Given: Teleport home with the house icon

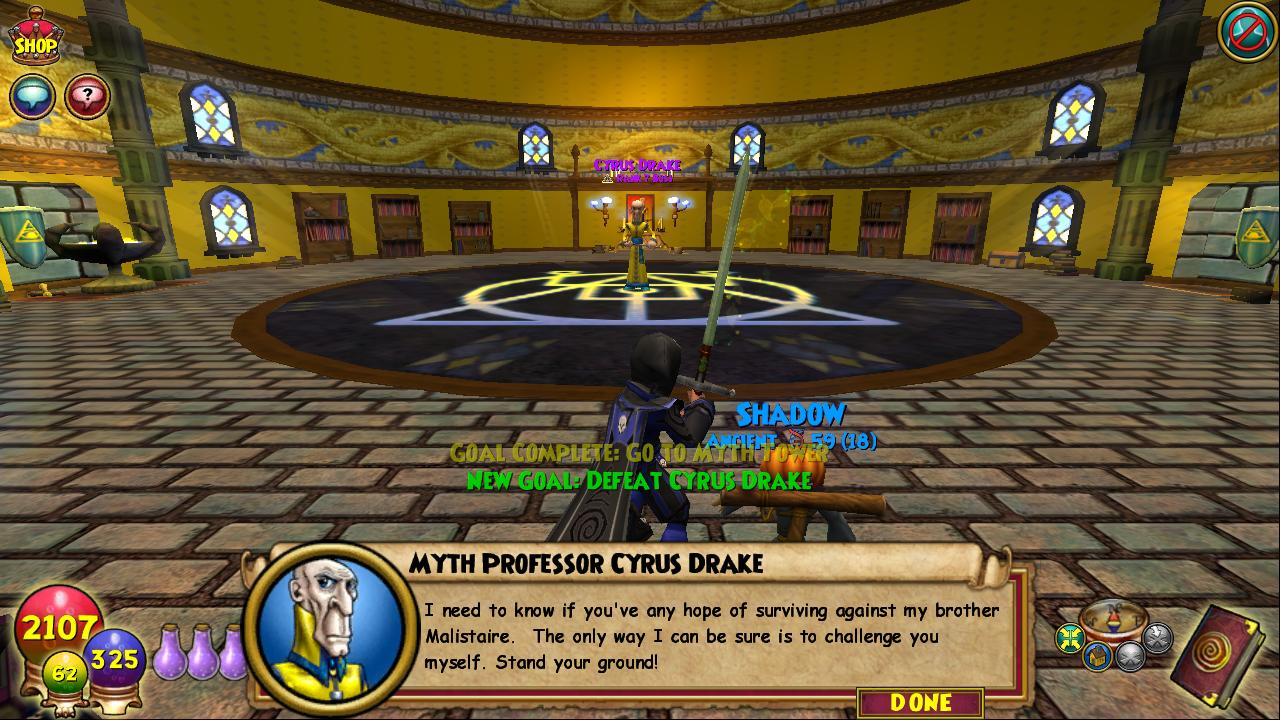Looking at the screenshot, I should click(1097, 656).
